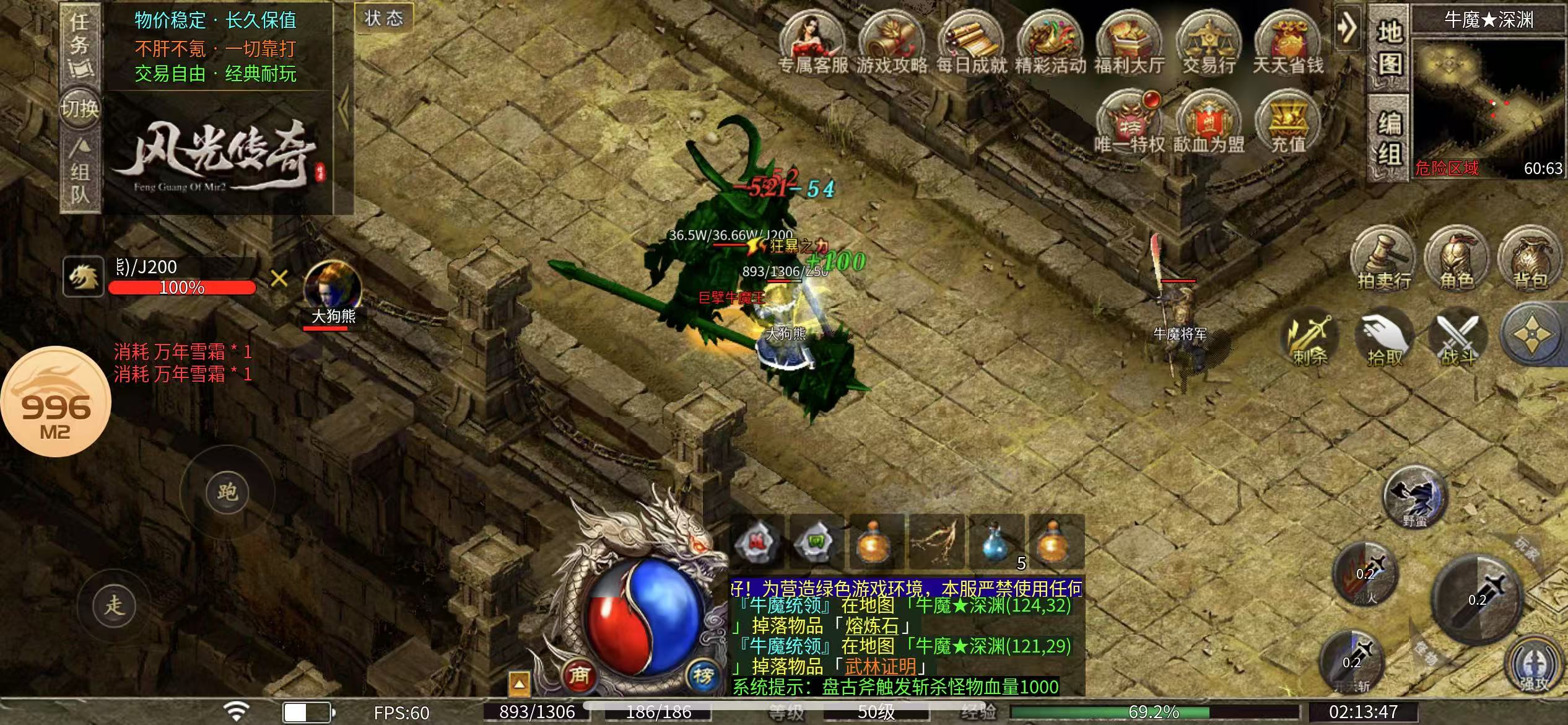The width and height of the screenshot is (1568, 725).
Task: Open the 专属客服 customer service icon
Action: pos(812,43)
